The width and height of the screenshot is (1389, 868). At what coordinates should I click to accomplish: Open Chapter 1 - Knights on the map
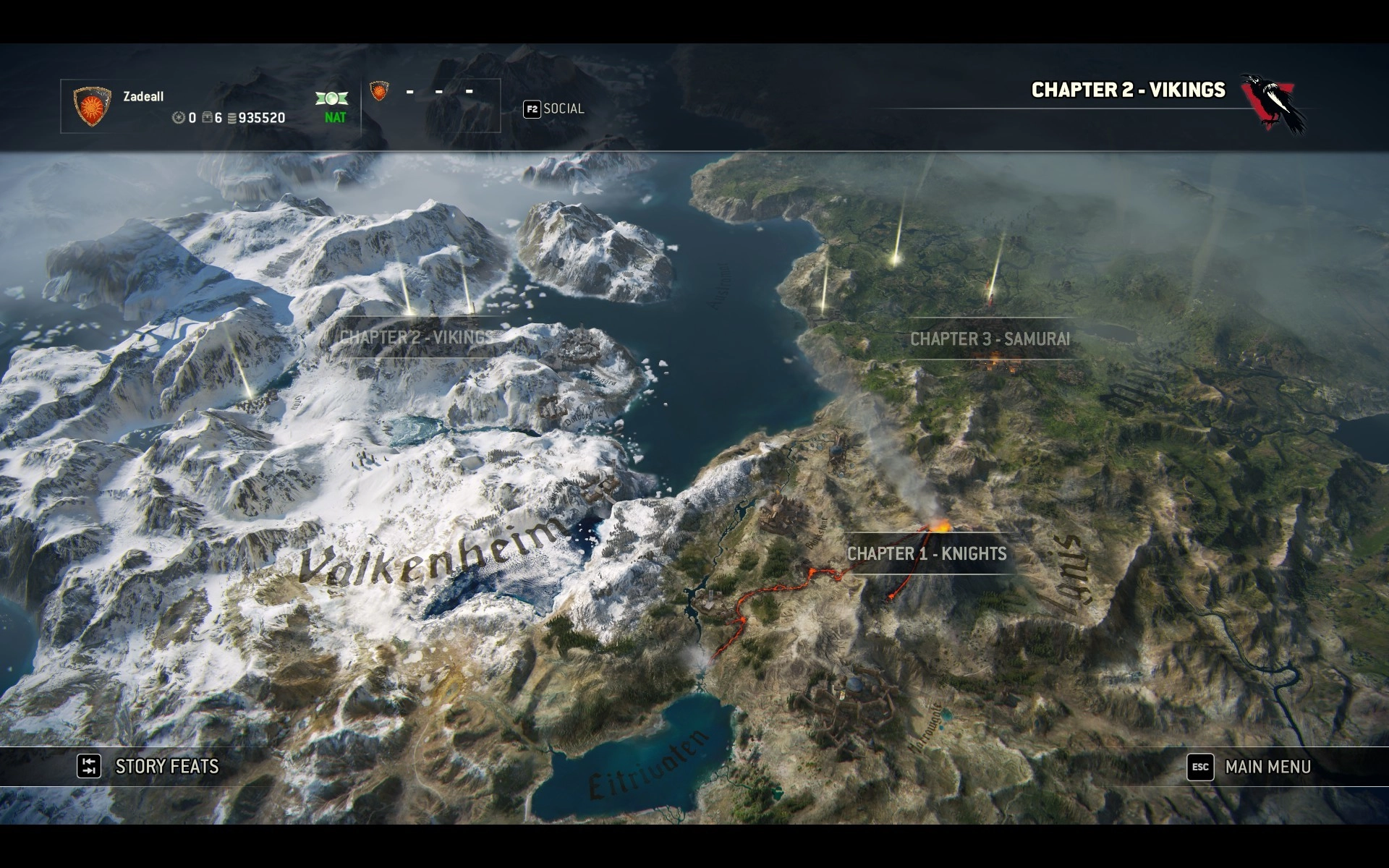(927, 553)
